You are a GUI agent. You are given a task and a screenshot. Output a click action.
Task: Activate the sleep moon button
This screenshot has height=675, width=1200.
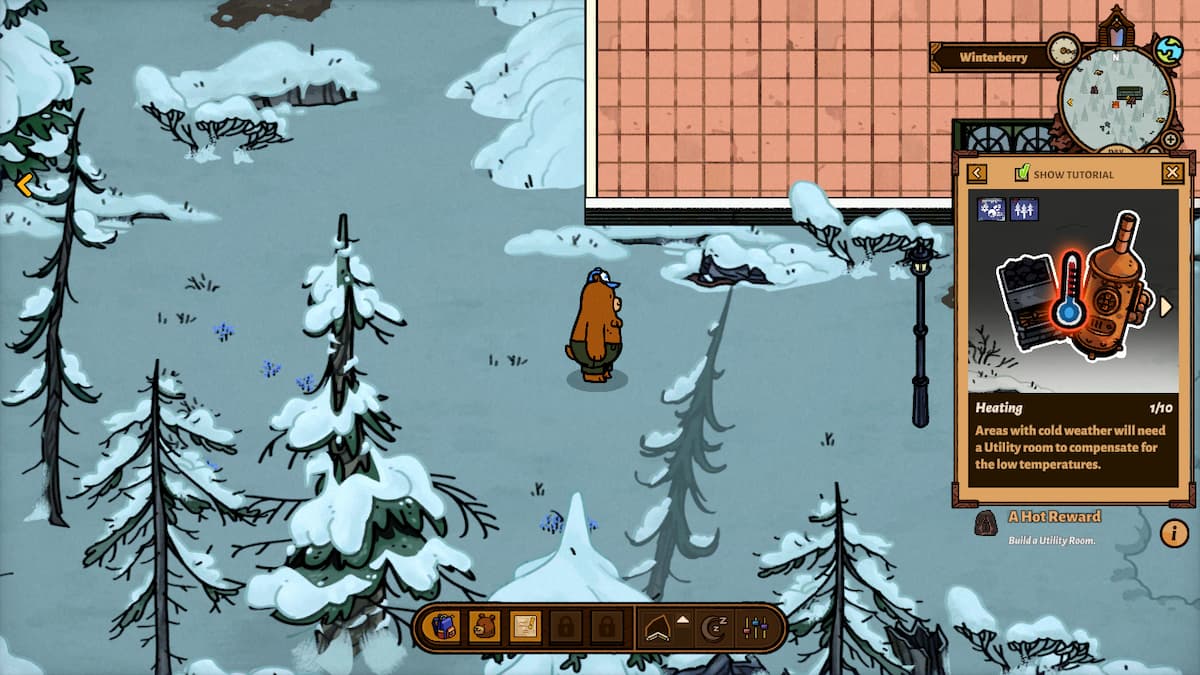(x=714, y=627)
